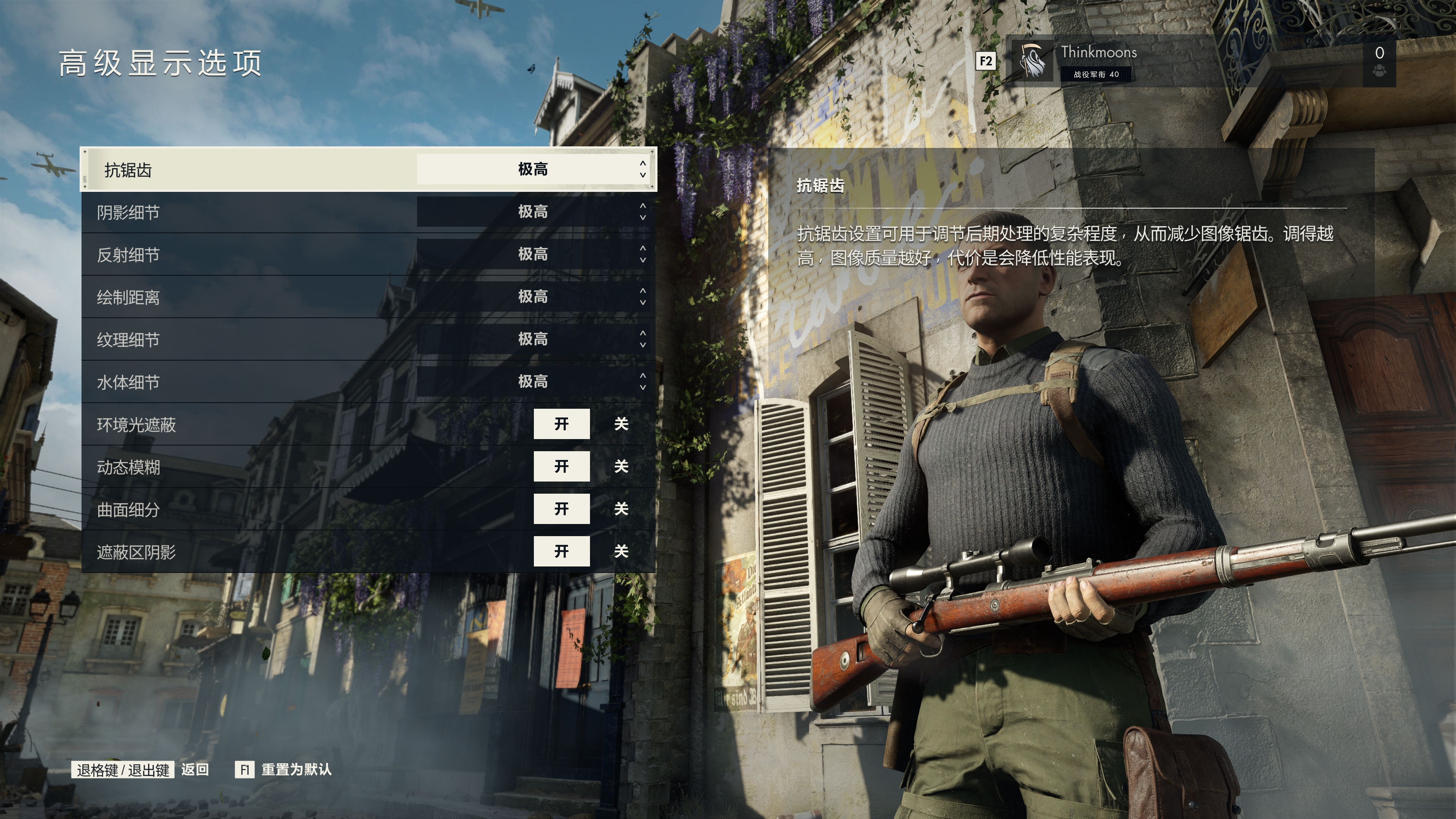Viewport: 1456px width, 819px height.
Task: Open the 阴影细节 quality selector
Action: point(532,212)
